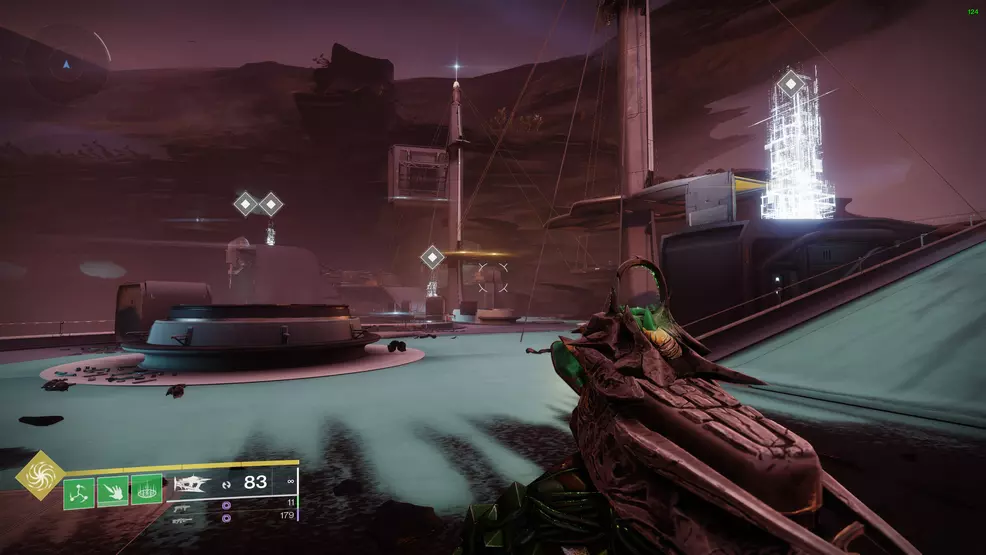
Task: Select the single diamond marker beside the antenna mast
Action: pyautogui.click(x=432, y=257)
